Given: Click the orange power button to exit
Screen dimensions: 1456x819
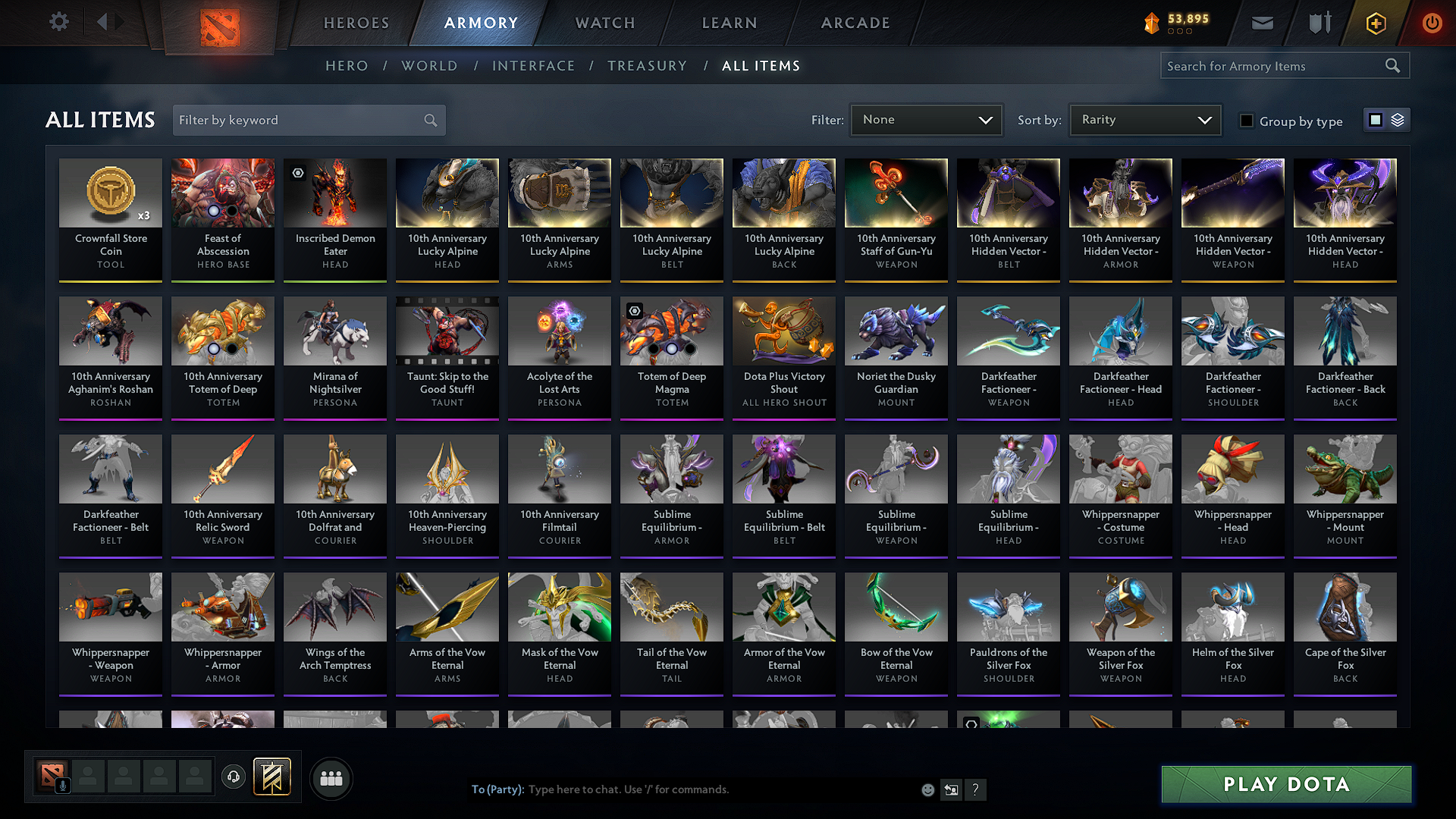Looking at the screenshot, I should [1432, 23].
